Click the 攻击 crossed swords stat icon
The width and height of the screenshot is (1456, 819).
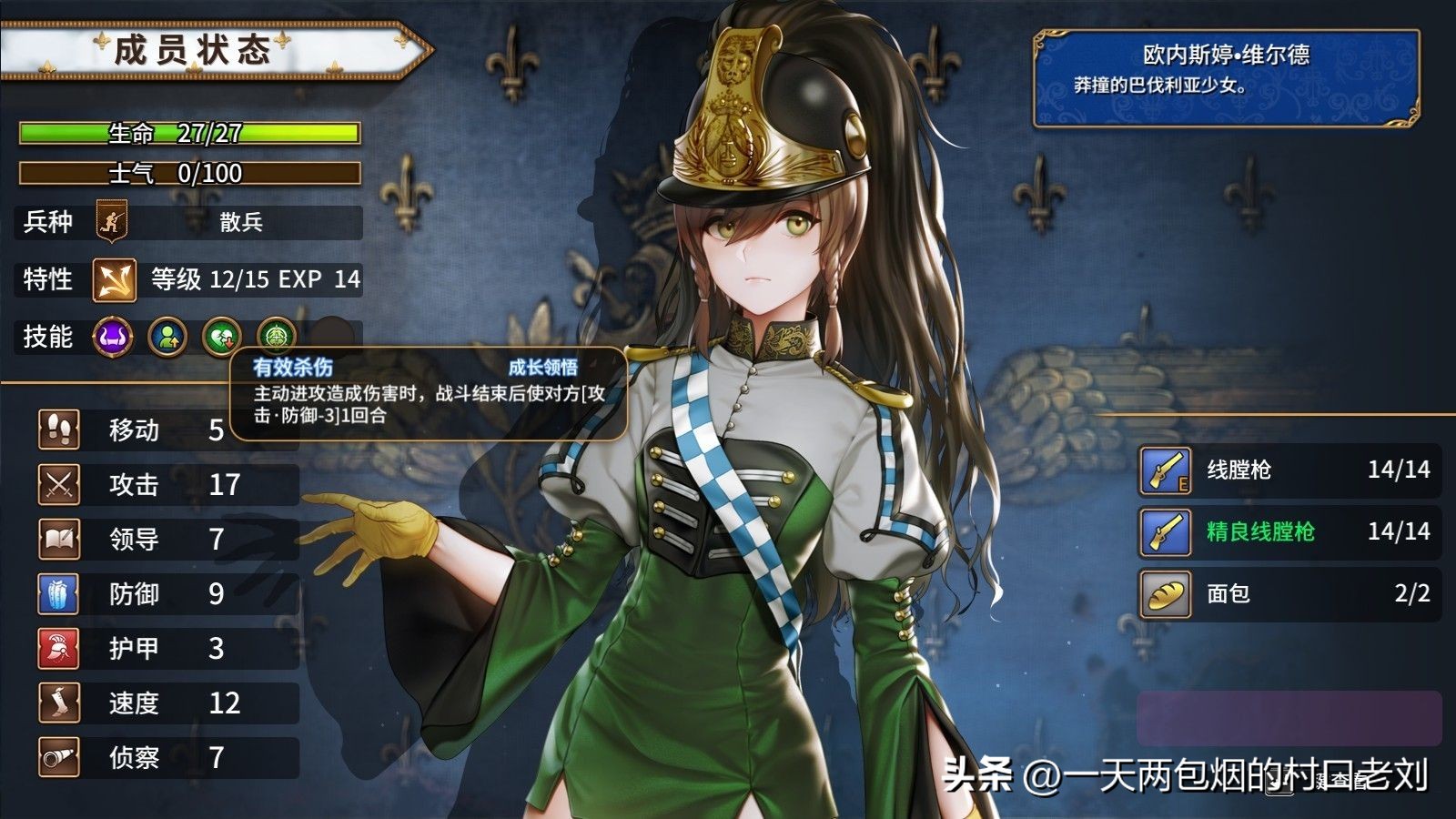[x=59, y=484]
